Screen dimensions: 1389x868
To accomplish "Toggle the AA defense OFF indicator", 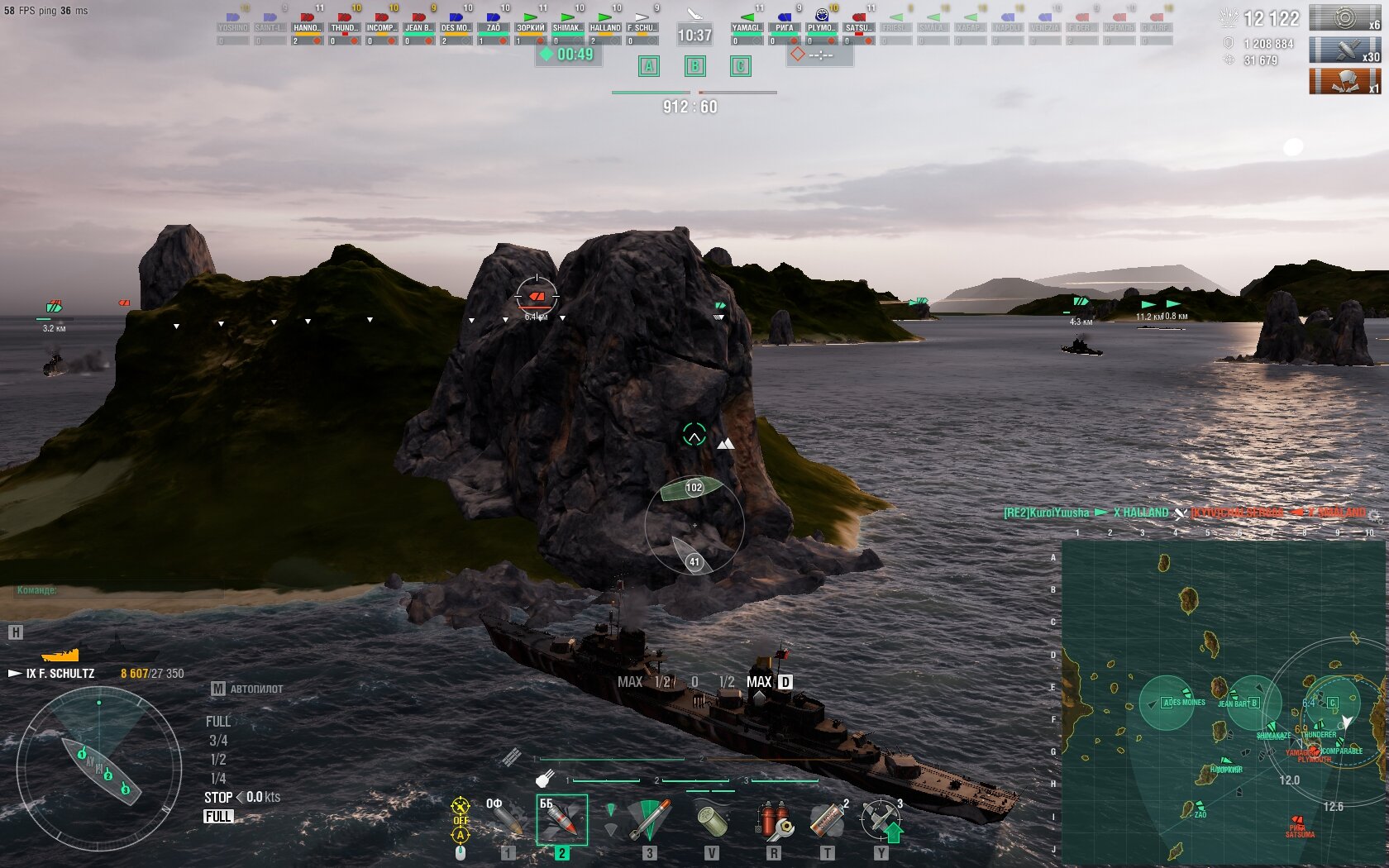I will 461,820.
